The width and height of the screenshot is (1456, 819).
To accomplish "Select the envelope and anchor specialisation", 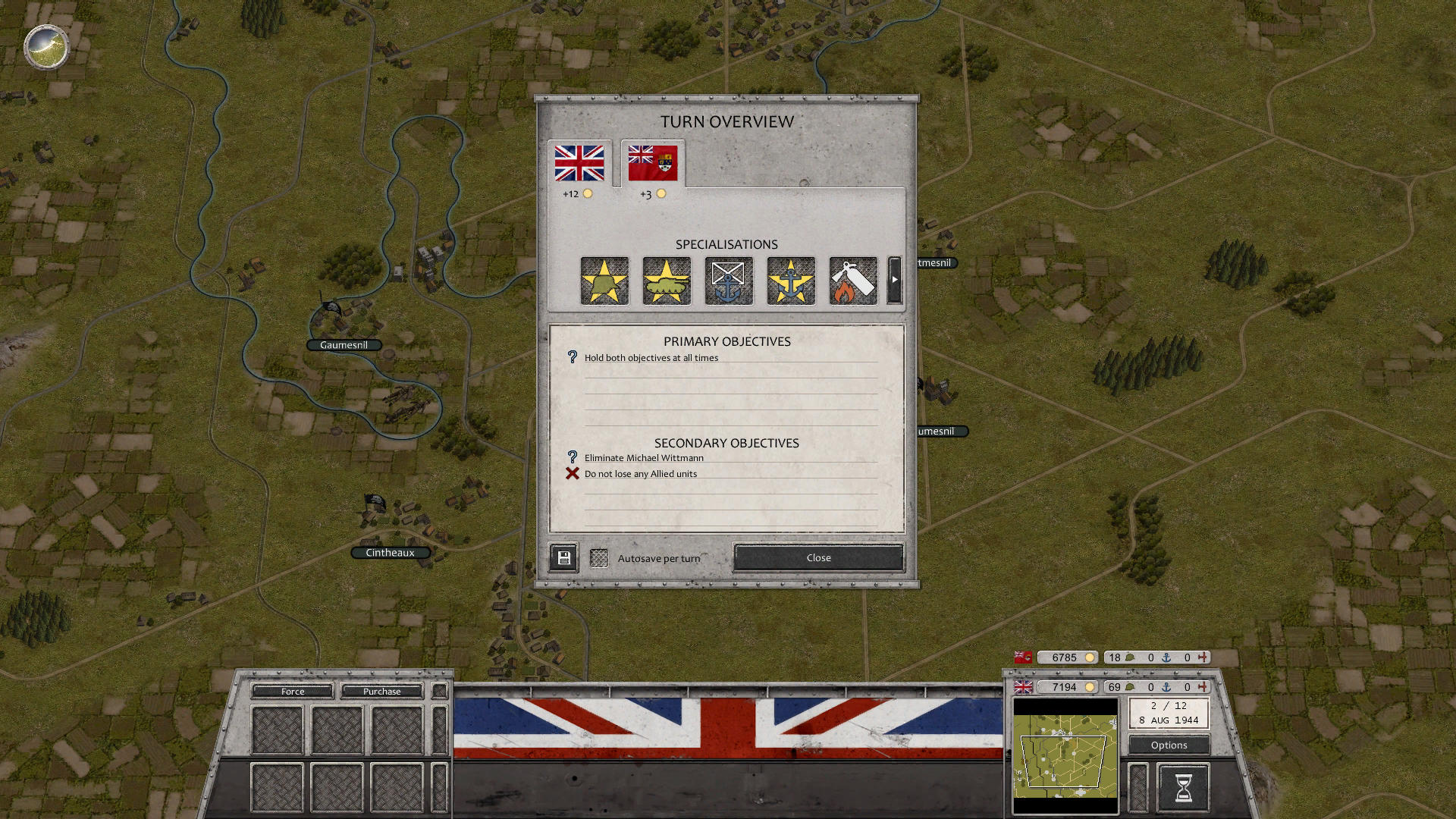I will [x=729, y=281].
